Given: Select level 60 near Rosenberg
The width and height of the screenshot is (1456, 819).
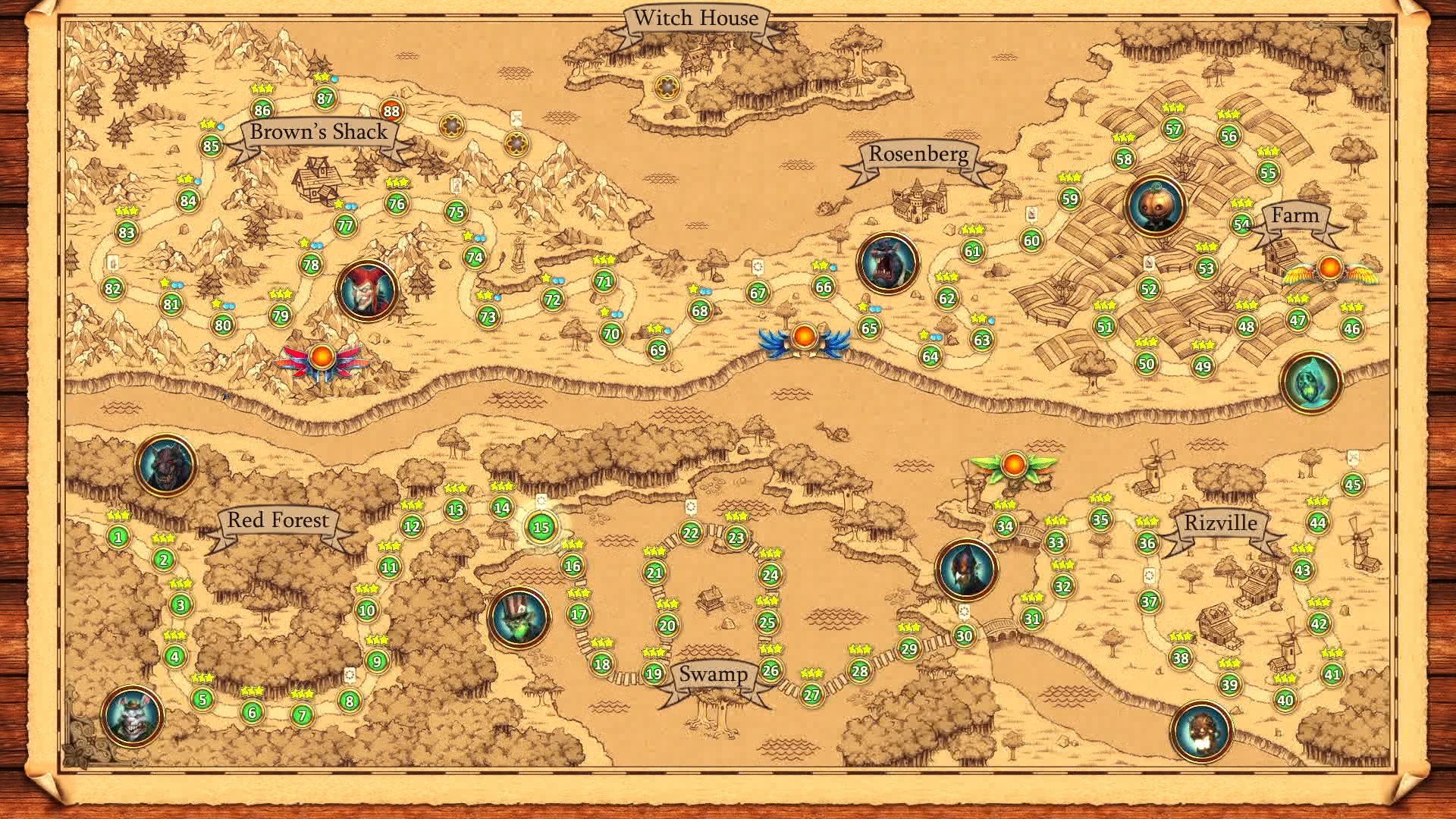Looking at the screenshot, I should (x=1031, y=241).
